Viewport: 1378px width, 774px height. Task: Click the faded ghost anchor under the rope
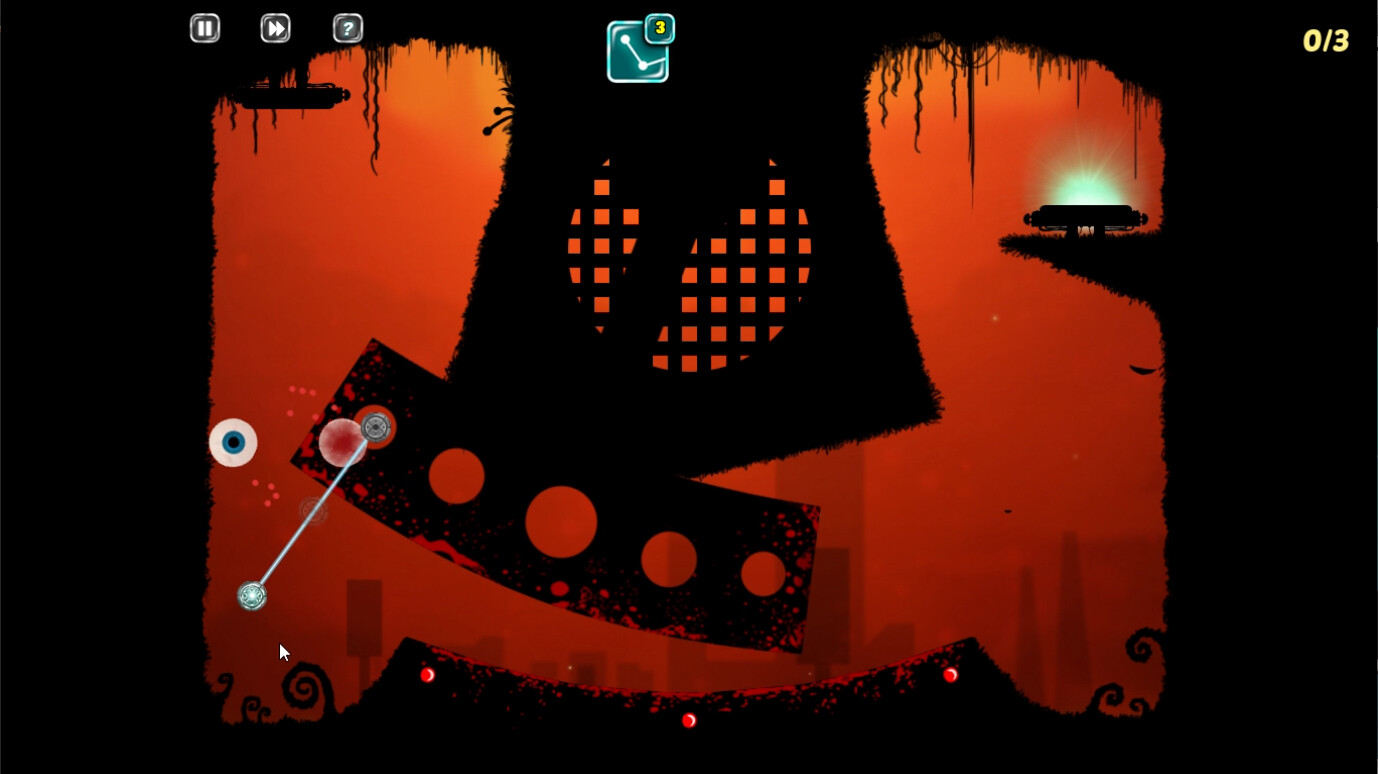click(x=312, y=511)
